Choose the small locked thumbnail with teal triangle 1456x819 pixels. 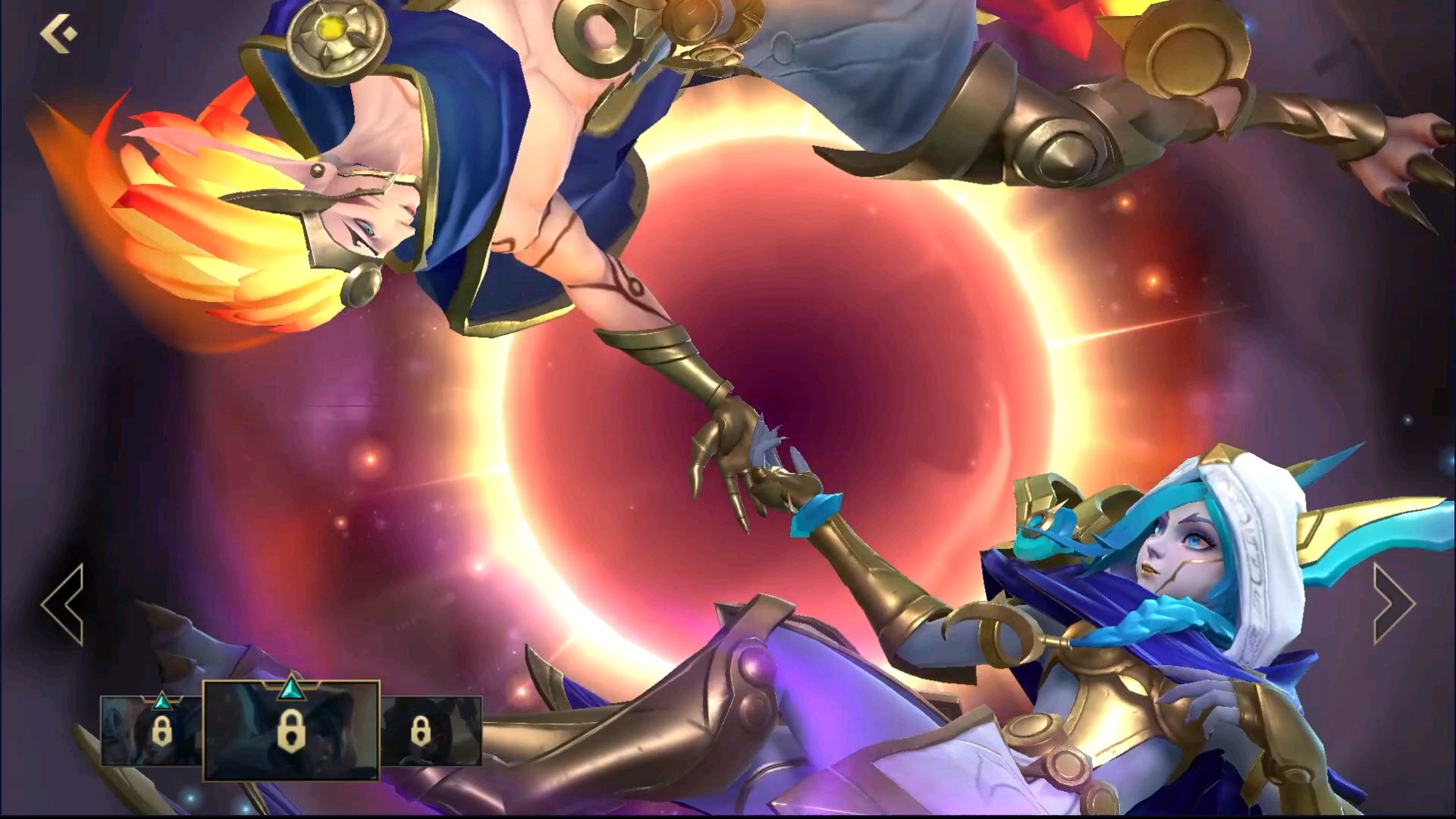(x=152, y=731)
